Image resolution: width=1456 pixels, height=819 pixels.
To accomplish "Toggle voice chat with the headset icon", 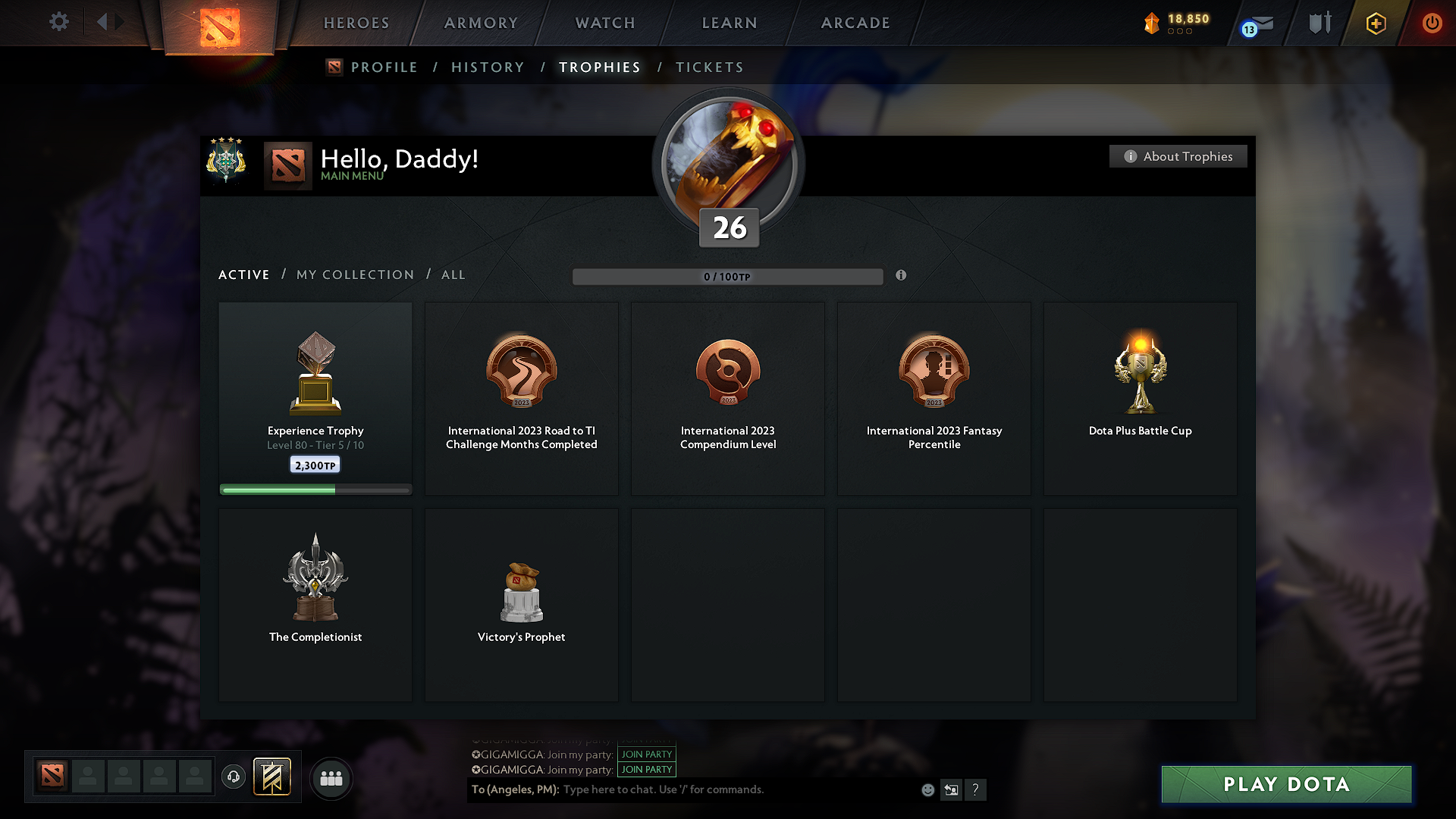I will point(233,777).
